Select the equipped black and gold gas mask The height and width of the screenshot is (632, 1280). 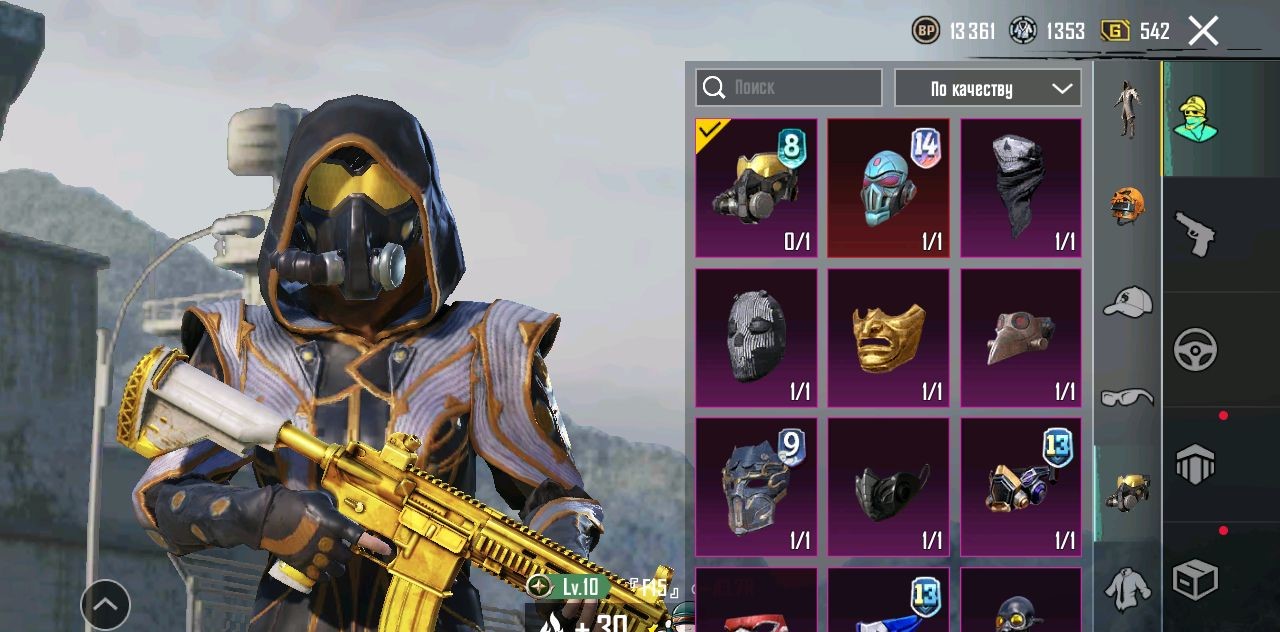[x=756, y=188]
